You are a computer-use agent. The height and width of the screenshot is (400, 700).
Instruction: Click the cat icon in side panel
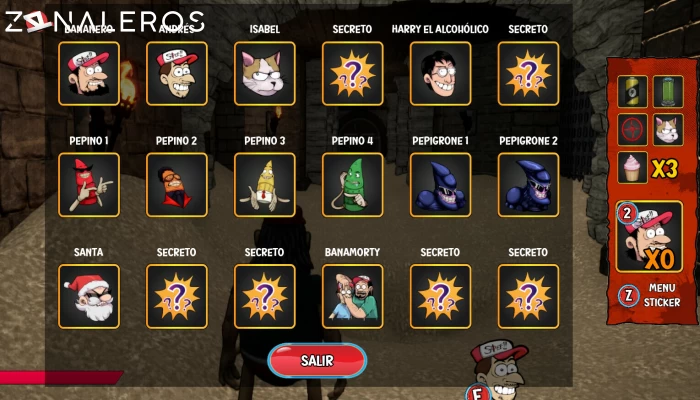click(667, 129)
